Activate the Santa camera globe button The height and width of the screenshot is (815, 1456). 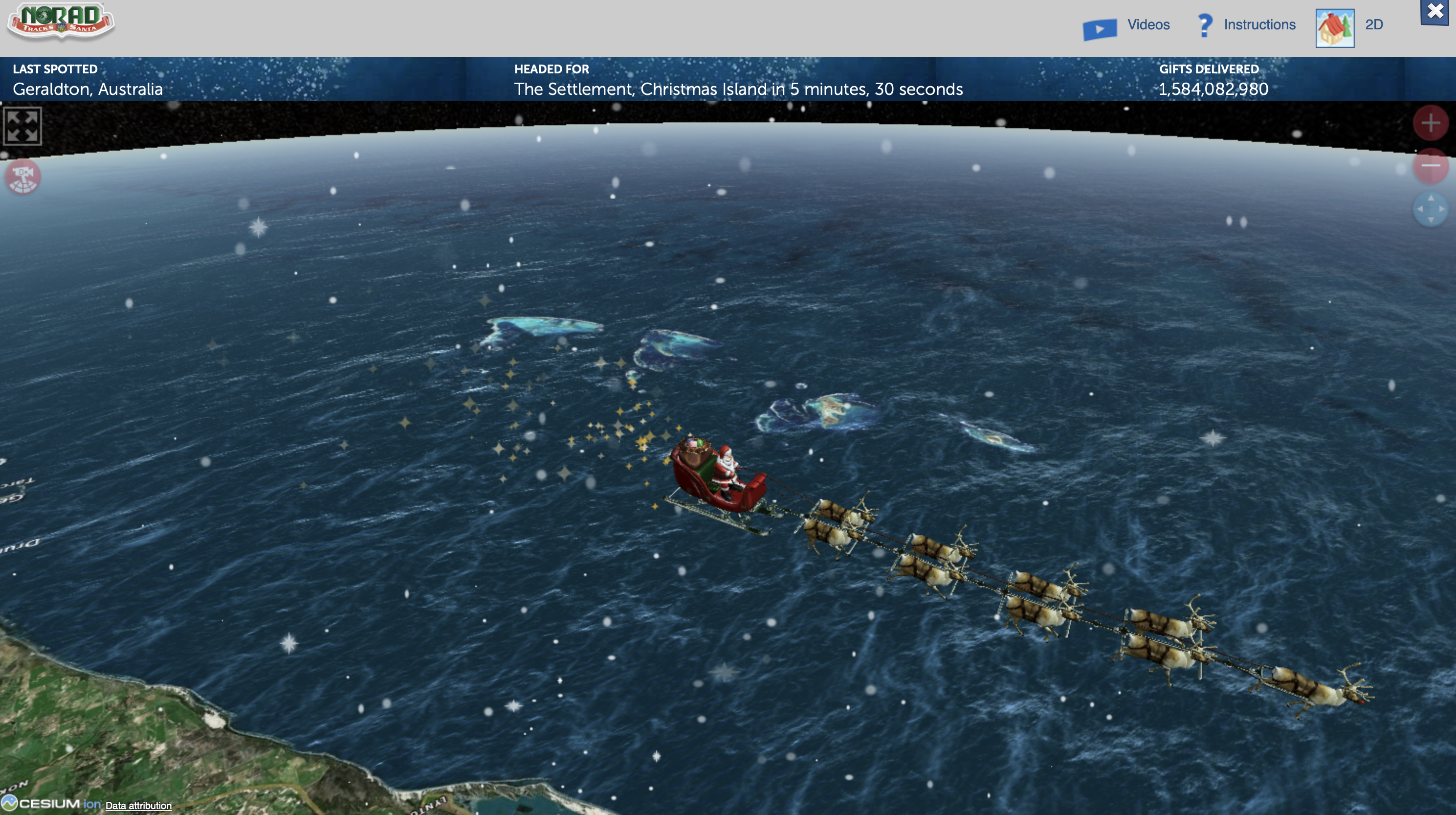[22, 177]
